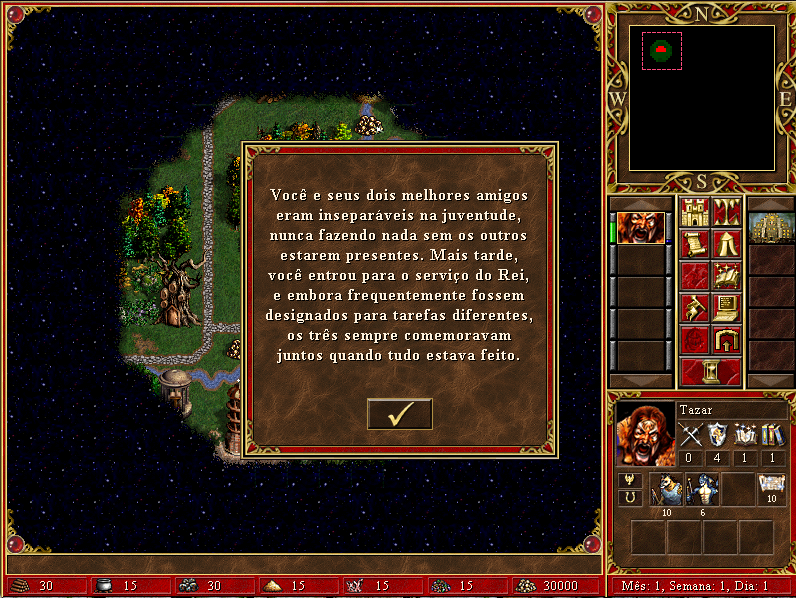
Task: Click the sleep hero tent button
Action: (726, 244)
